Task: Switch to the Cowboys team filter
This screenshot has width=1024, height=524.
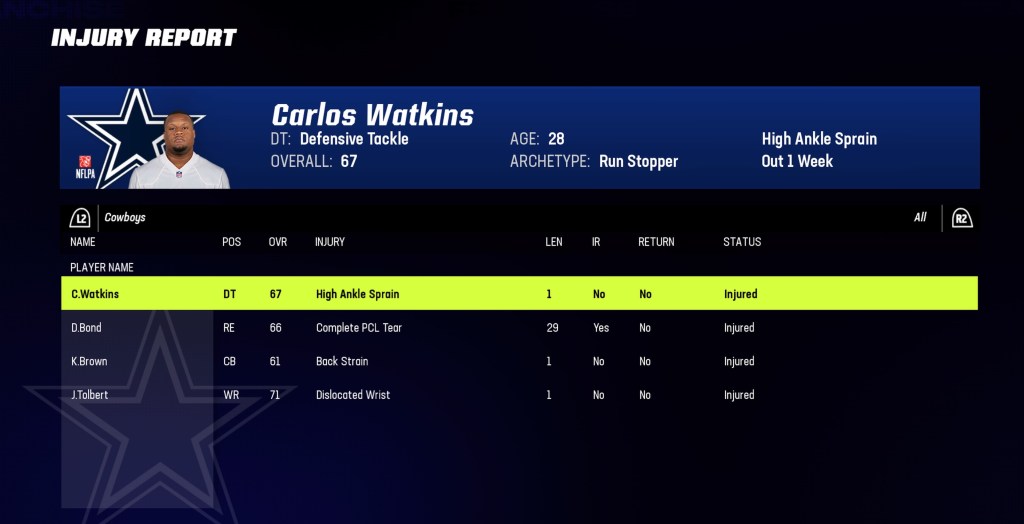Action: [x=125, y=218]
